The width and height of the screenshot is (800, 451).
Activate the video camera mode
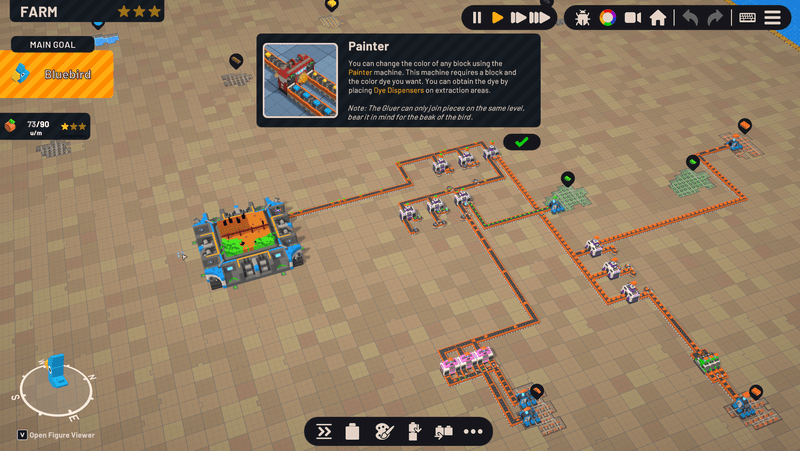tap(632, 18)
